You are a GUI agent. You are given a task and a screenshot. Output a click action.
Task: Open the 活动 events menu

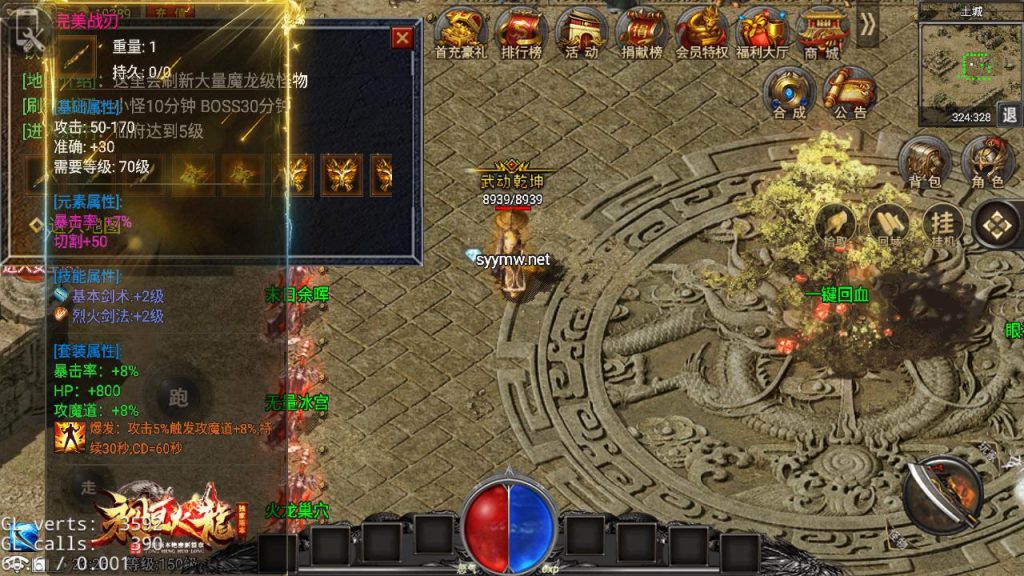582,33
